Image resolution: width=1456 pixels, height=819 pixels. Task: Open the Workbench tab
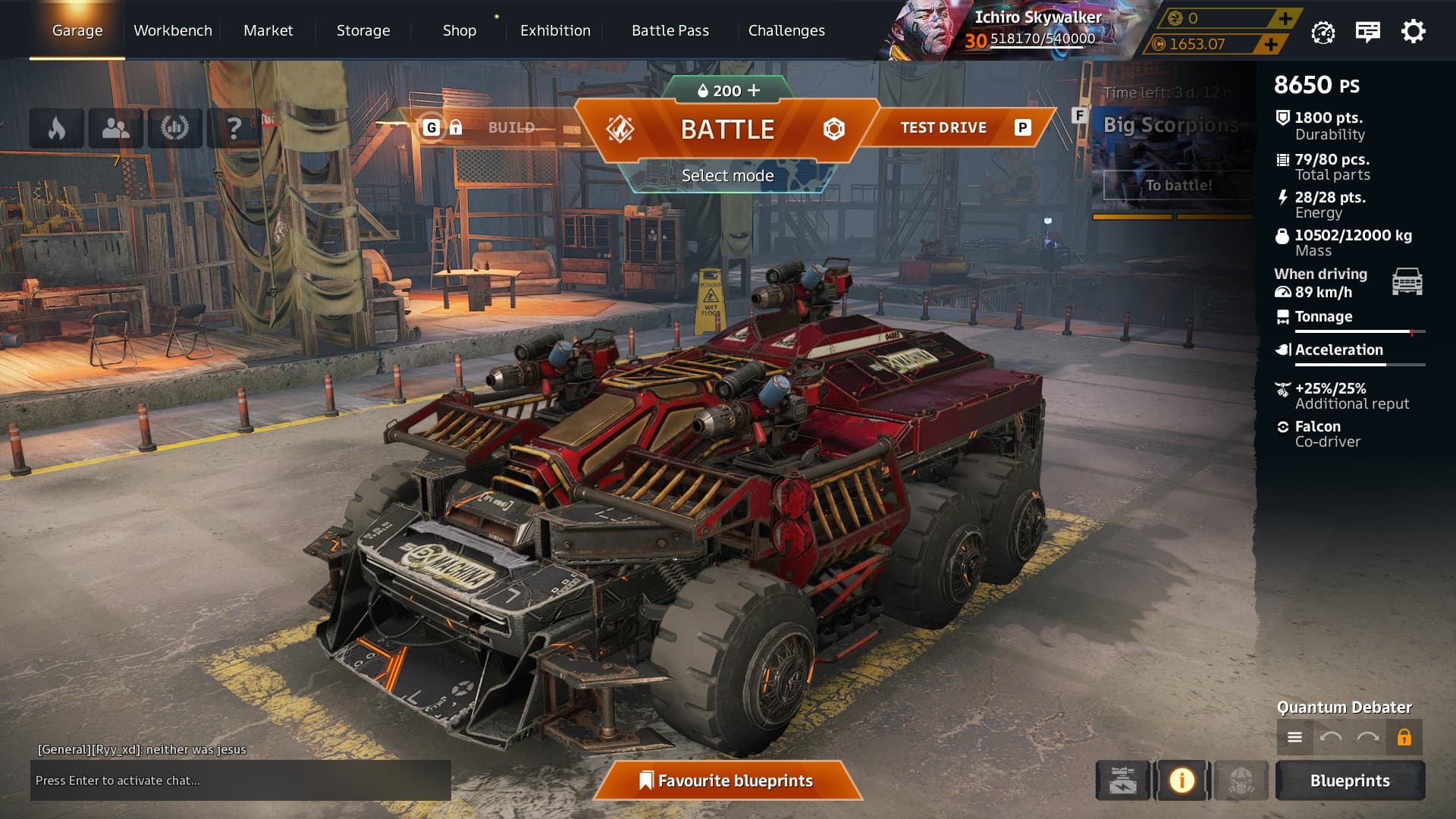coord(173,30)
